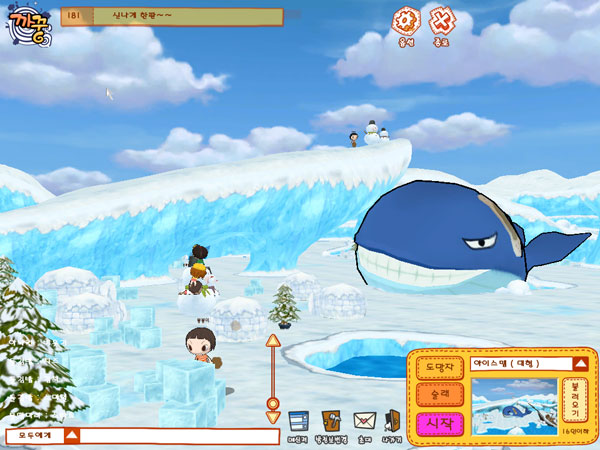Click the chat scroll up arrow
Screen dimensions: 600x450
pos(271,341)
